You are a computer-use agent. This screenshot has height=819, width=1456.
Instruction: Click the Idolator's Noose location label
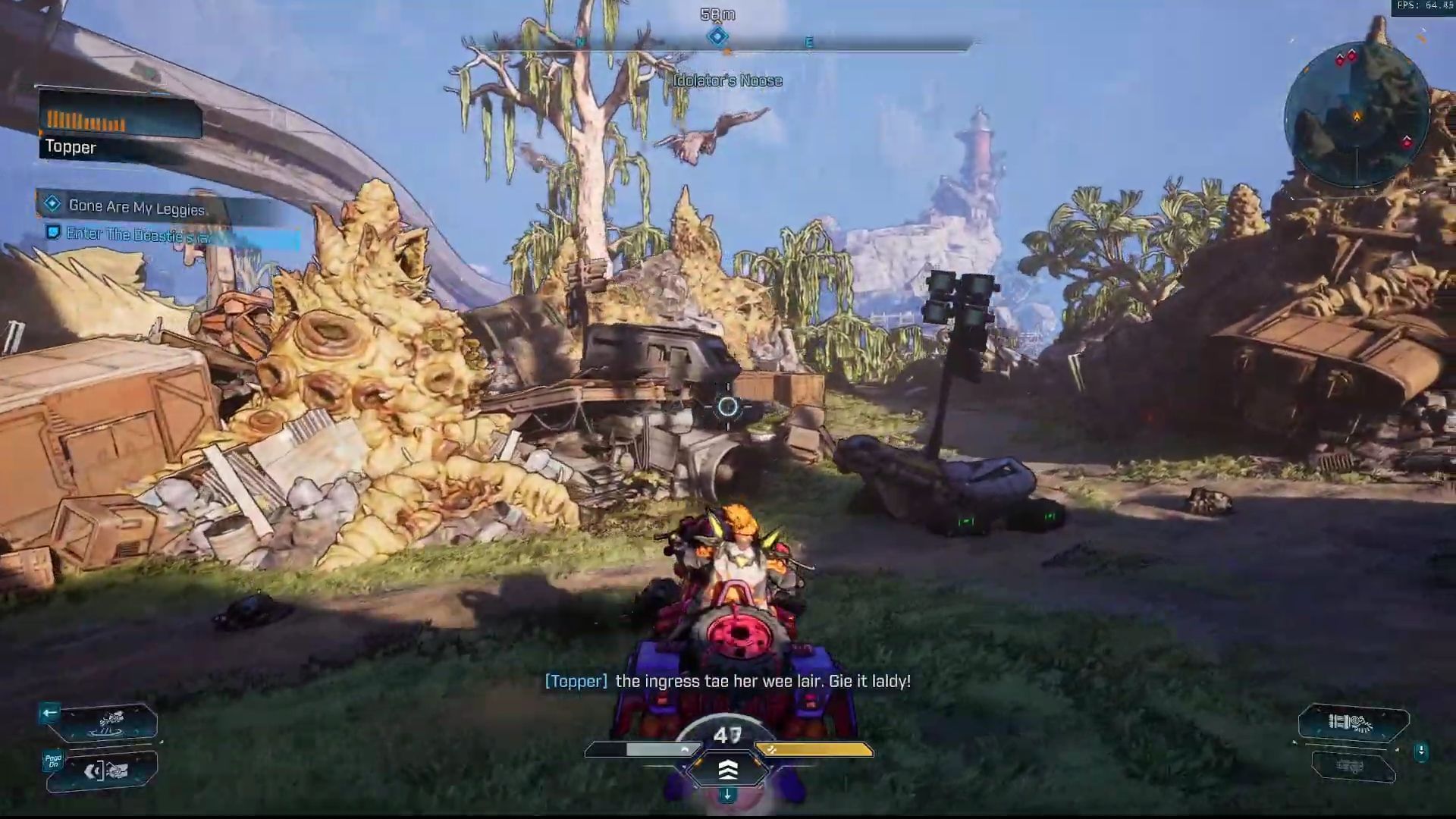(x=727, y=80)
